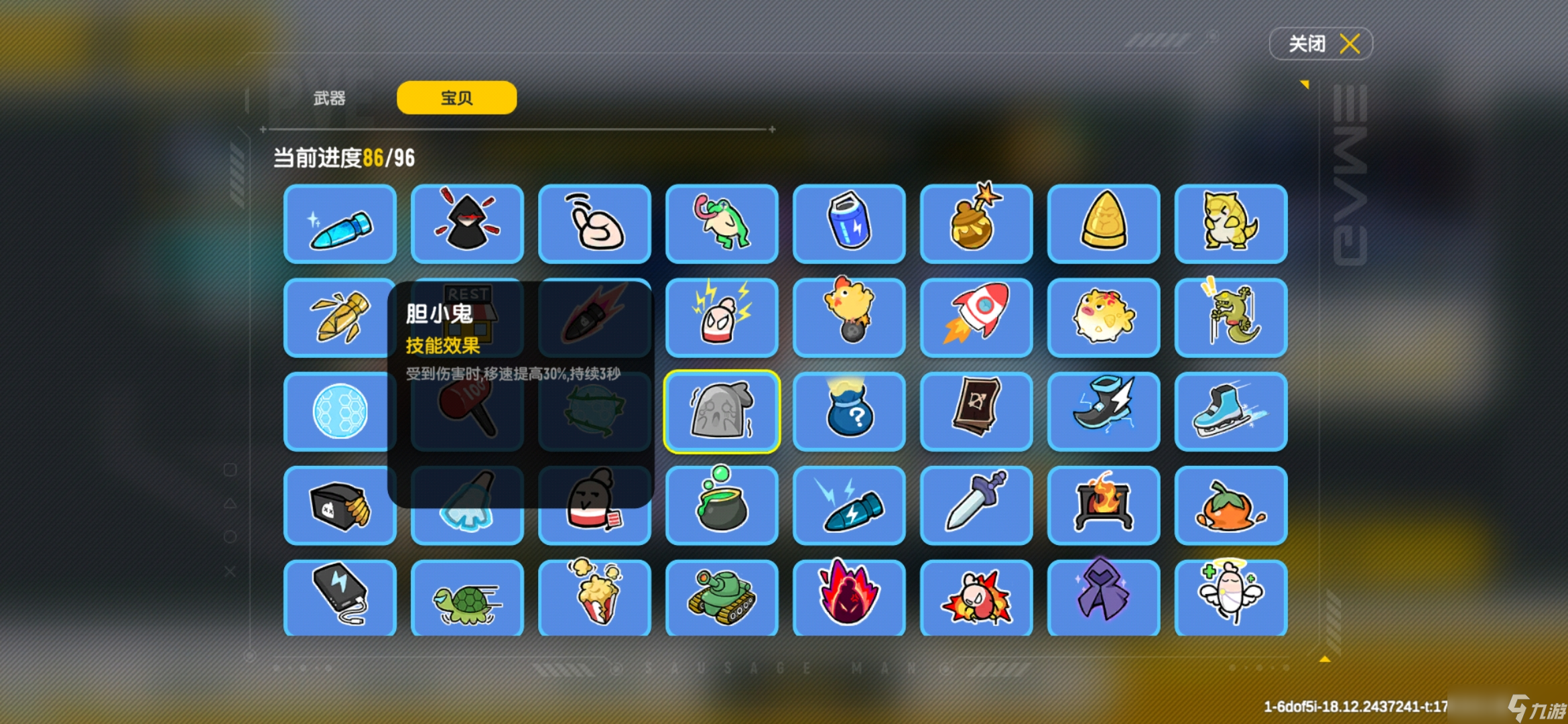This screenshot has height=724, width=1568.
Task: Select the green turtle item
Action: [467, 597]
